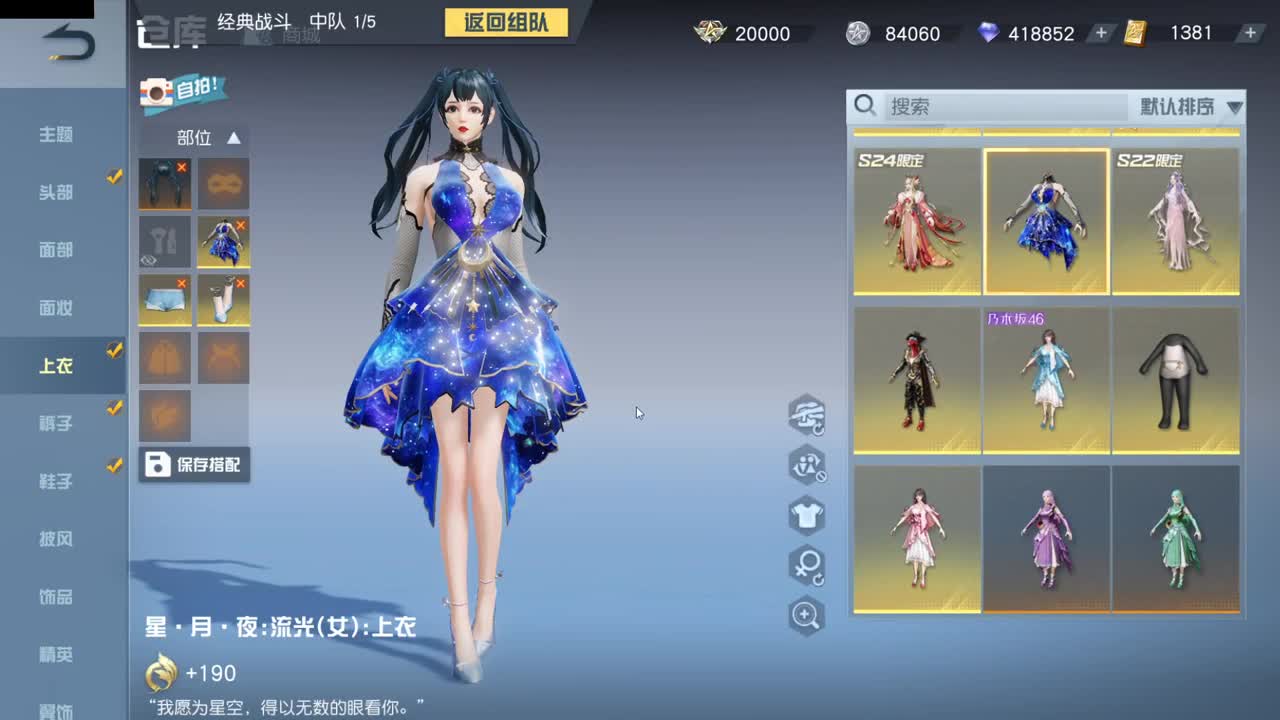The image size is (1280, 720).
Task: Click the female gender symbol icon
Action: pyautogui.click(x=807, y=567)
